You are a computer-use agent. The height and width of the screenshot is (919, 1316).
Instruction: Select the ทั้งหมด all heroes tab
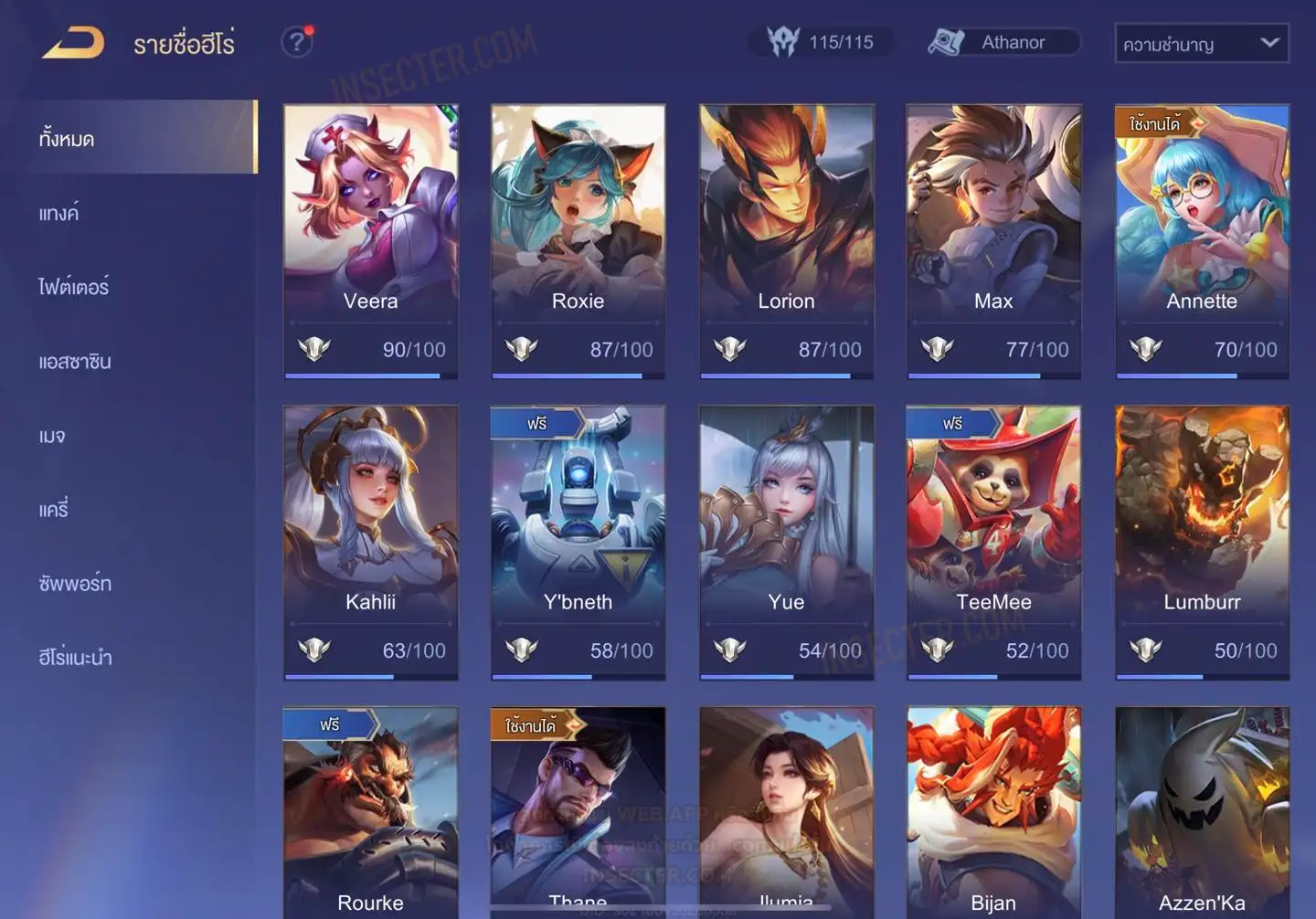(x=67, y=139)
